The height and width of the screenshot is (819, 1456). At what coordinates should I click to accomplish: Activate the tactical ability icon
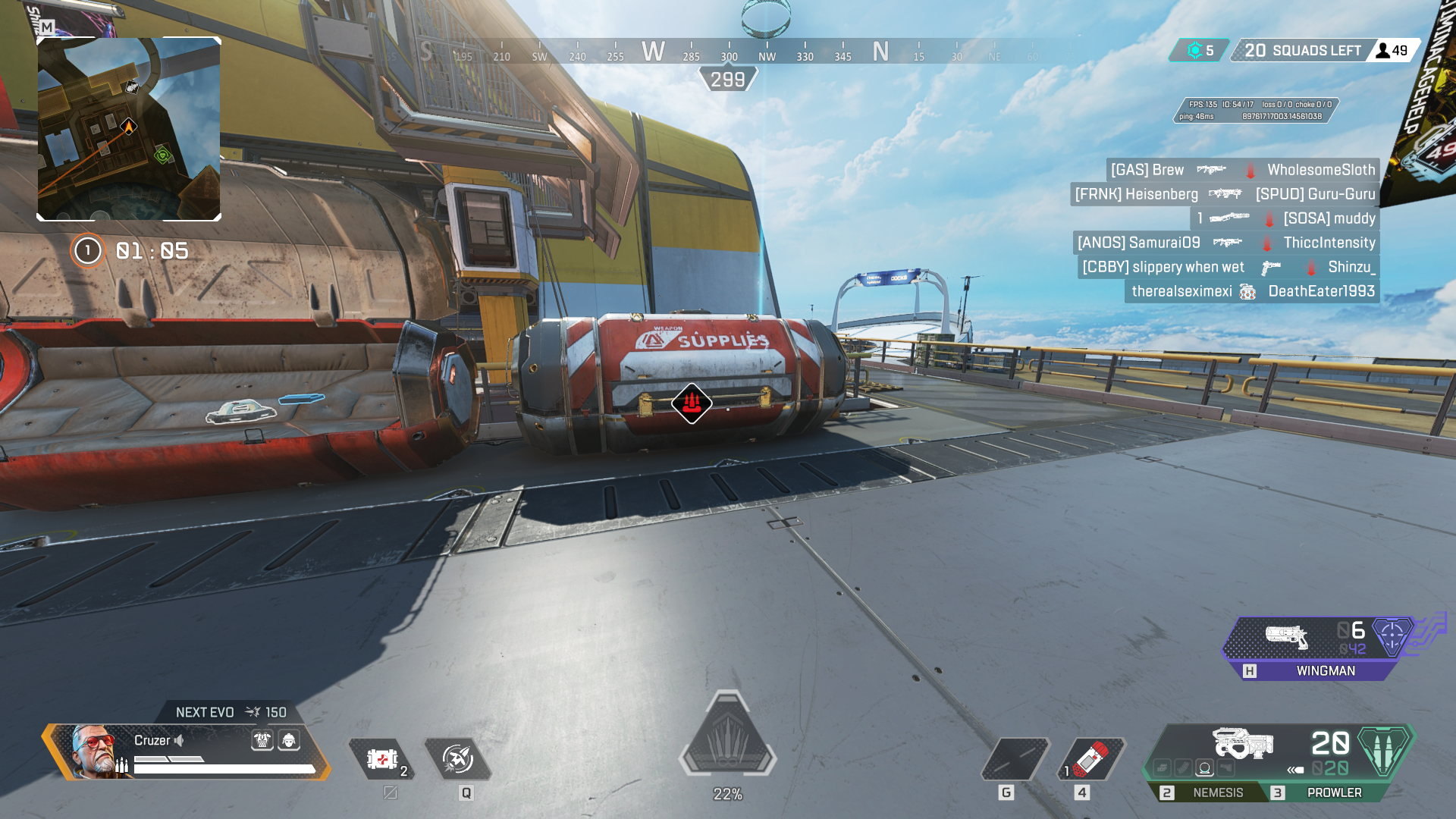pyautogui.click(x=458, y=759)
